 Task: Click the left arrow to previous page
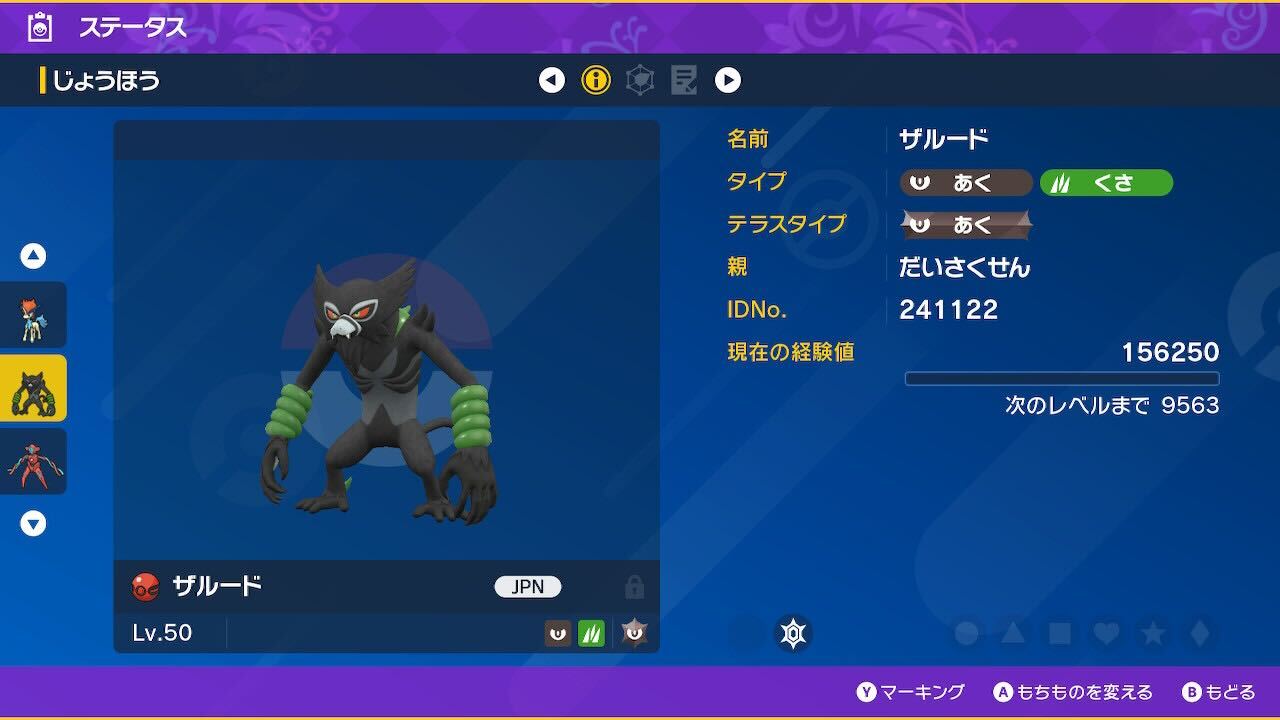coord(551,80)
